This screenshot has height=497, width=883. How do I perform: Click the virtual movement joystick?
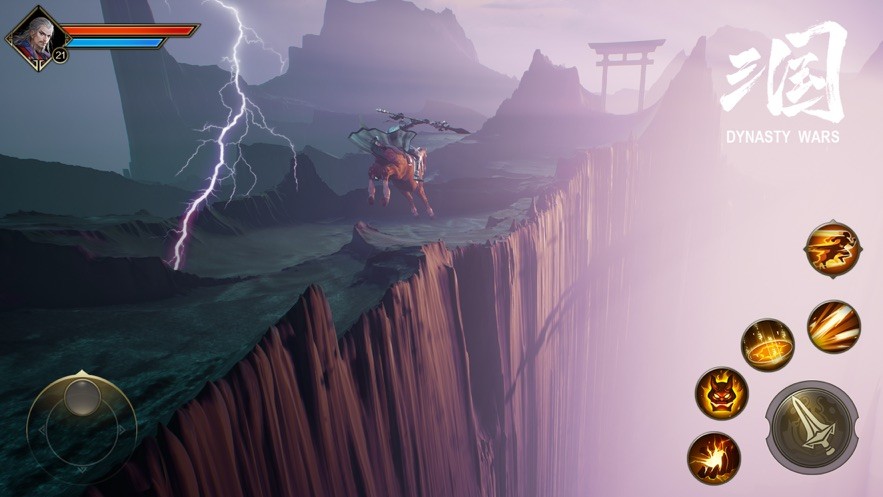(x=81, y=426)
